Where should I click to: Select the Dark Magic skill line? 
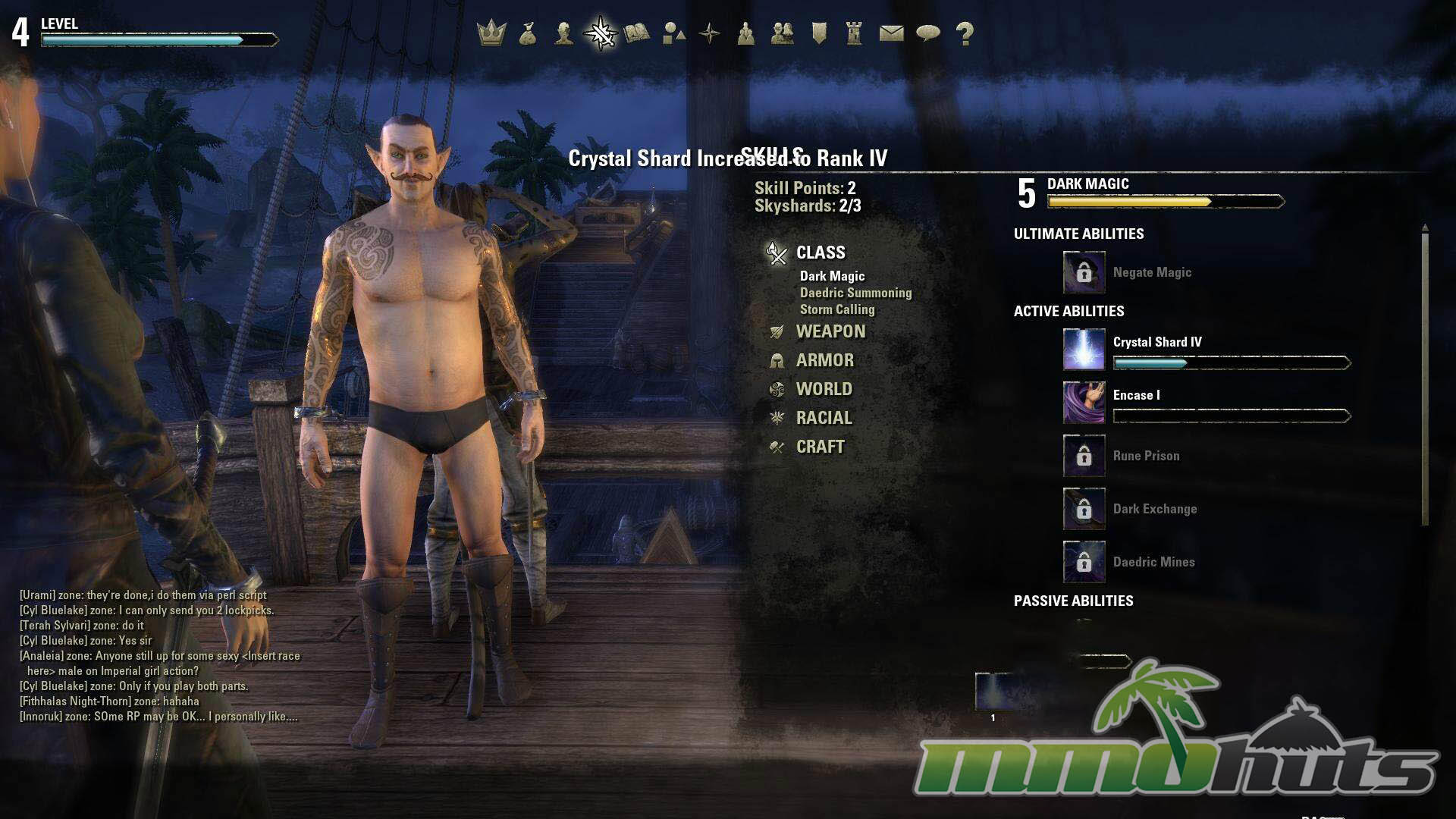(832, 276)
